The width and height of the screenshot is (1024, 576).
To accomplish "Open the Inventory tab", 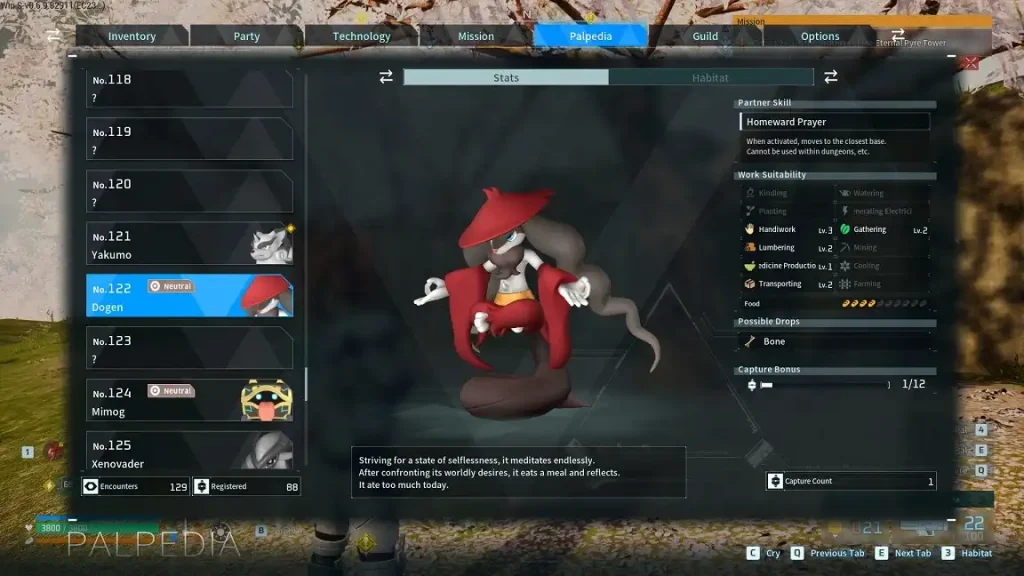I will point(132,36).
